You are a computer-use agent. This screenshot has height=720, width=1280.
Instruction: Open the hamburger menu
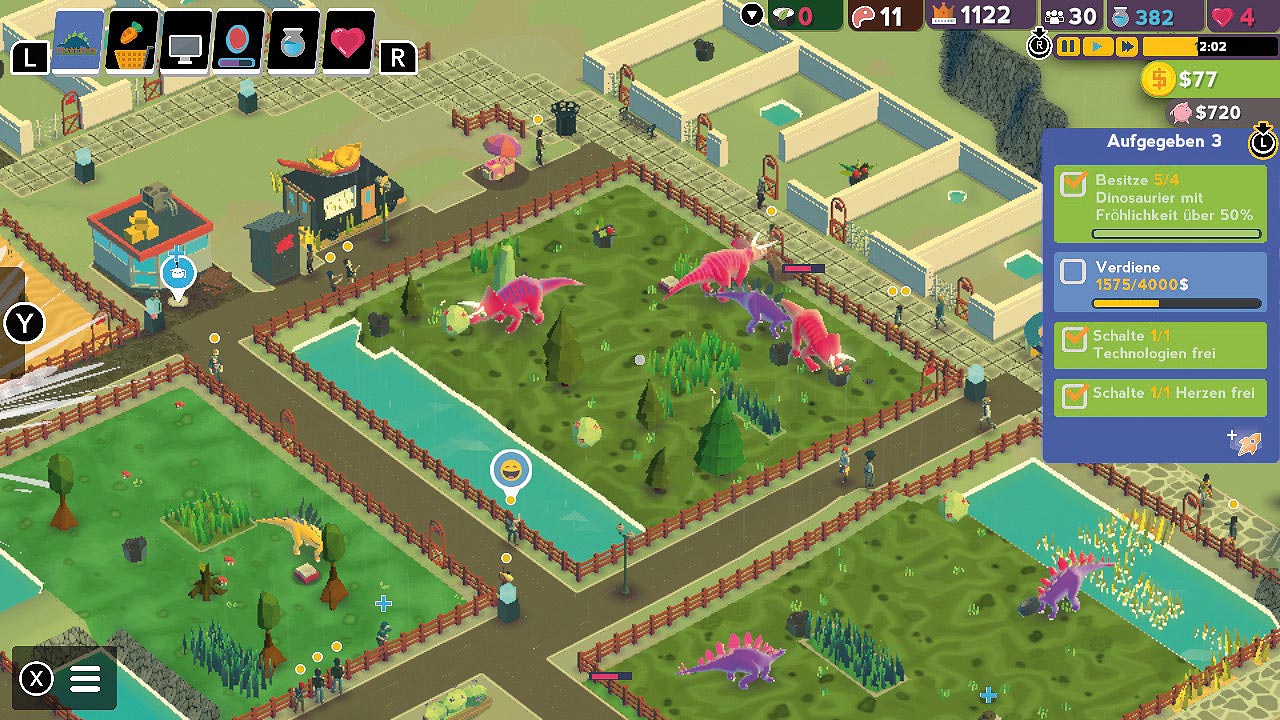(x=85, y=679)
